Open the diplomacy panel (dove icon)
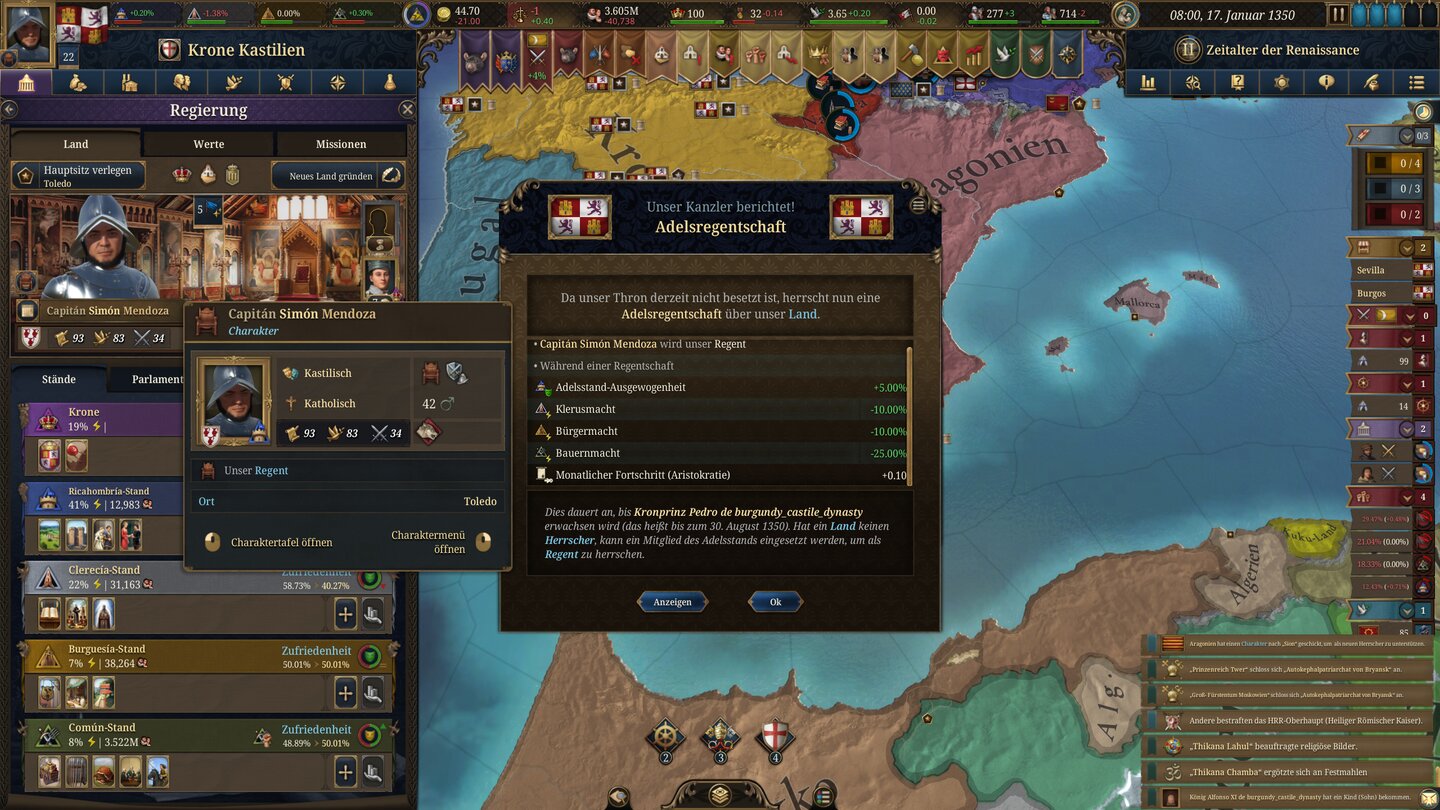1440x810 pixels. point(234,83)
